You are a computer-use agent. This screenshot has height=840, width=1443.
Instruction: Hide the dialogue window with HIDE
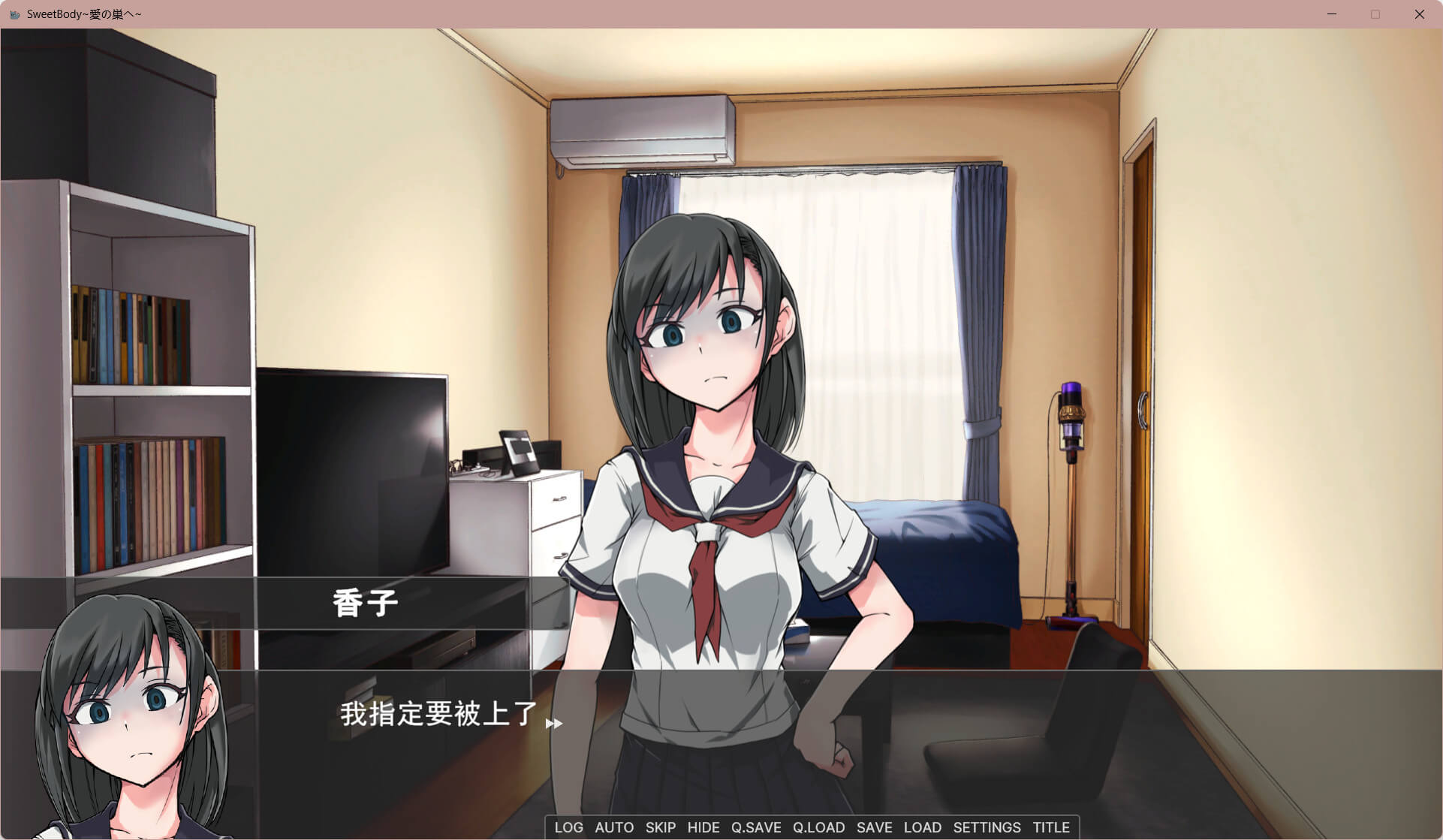pyautogui.click(x=703, y=827)
